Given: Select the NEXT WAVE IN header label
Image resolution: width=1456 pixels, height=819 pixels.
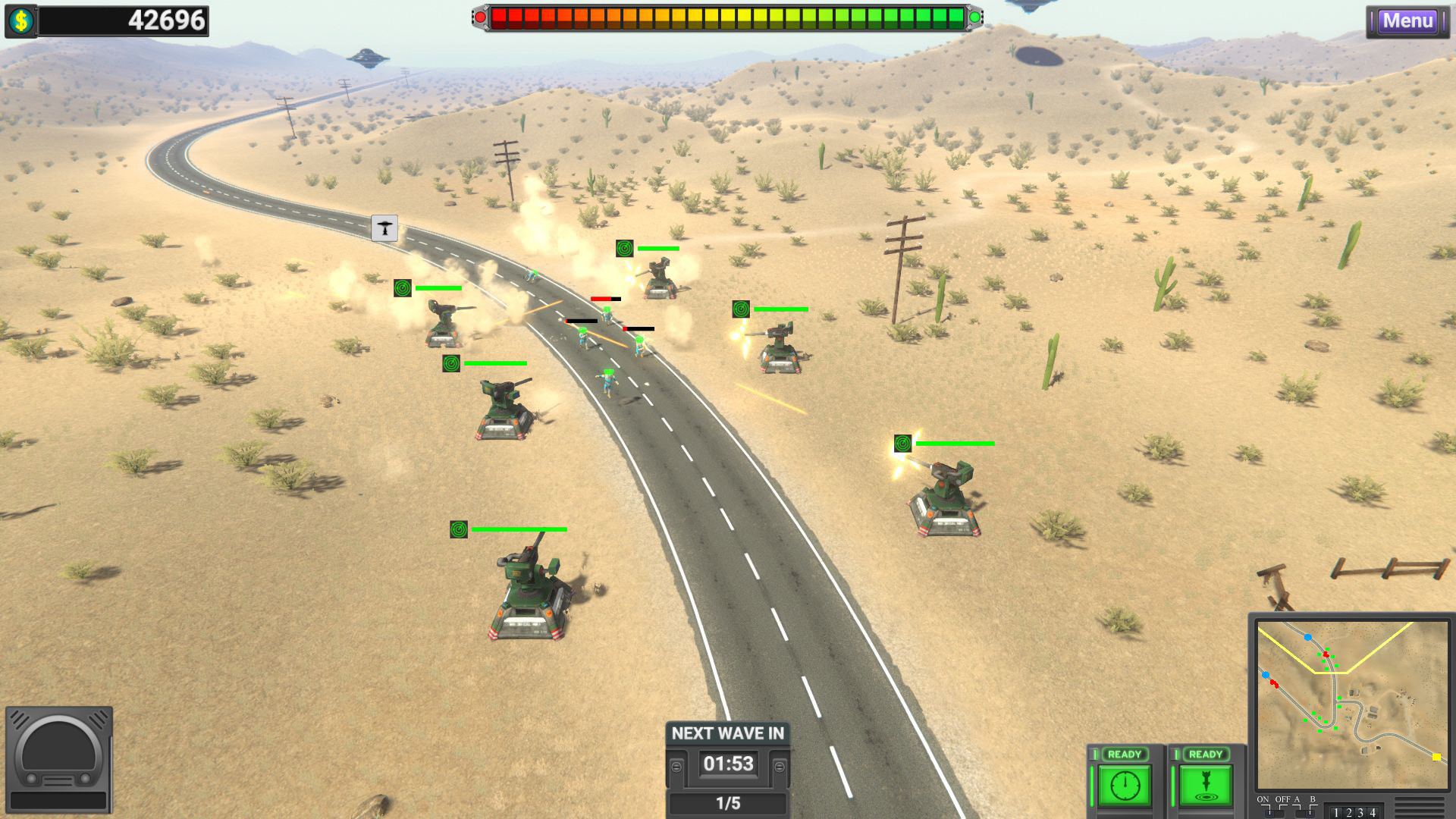Looking at the screenshot, I should coord(727,733).
